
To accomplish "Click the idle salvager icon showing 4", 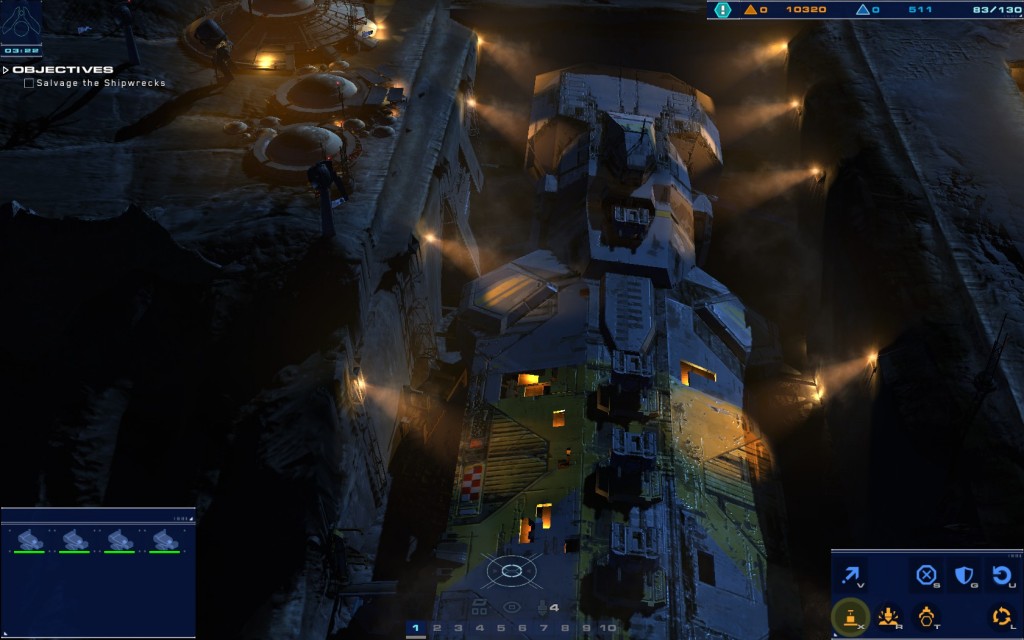I will coord(546,607).
